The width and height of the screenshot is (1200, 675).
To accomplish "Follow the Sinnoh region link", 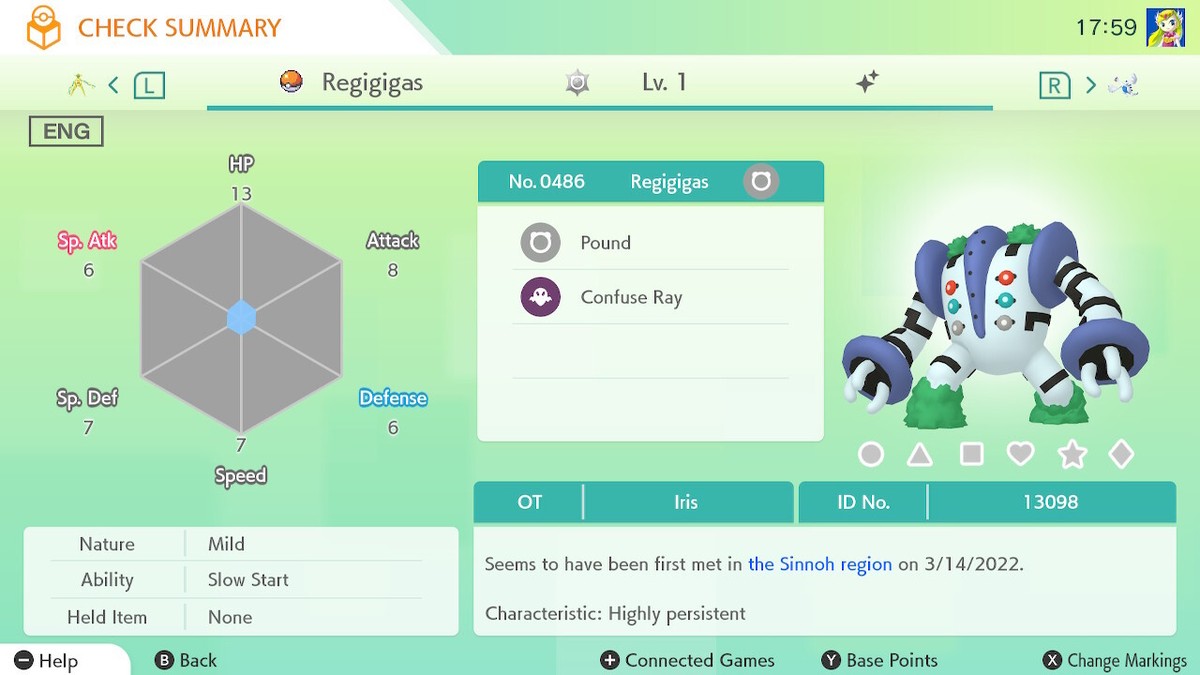I will tap(819, 564).
